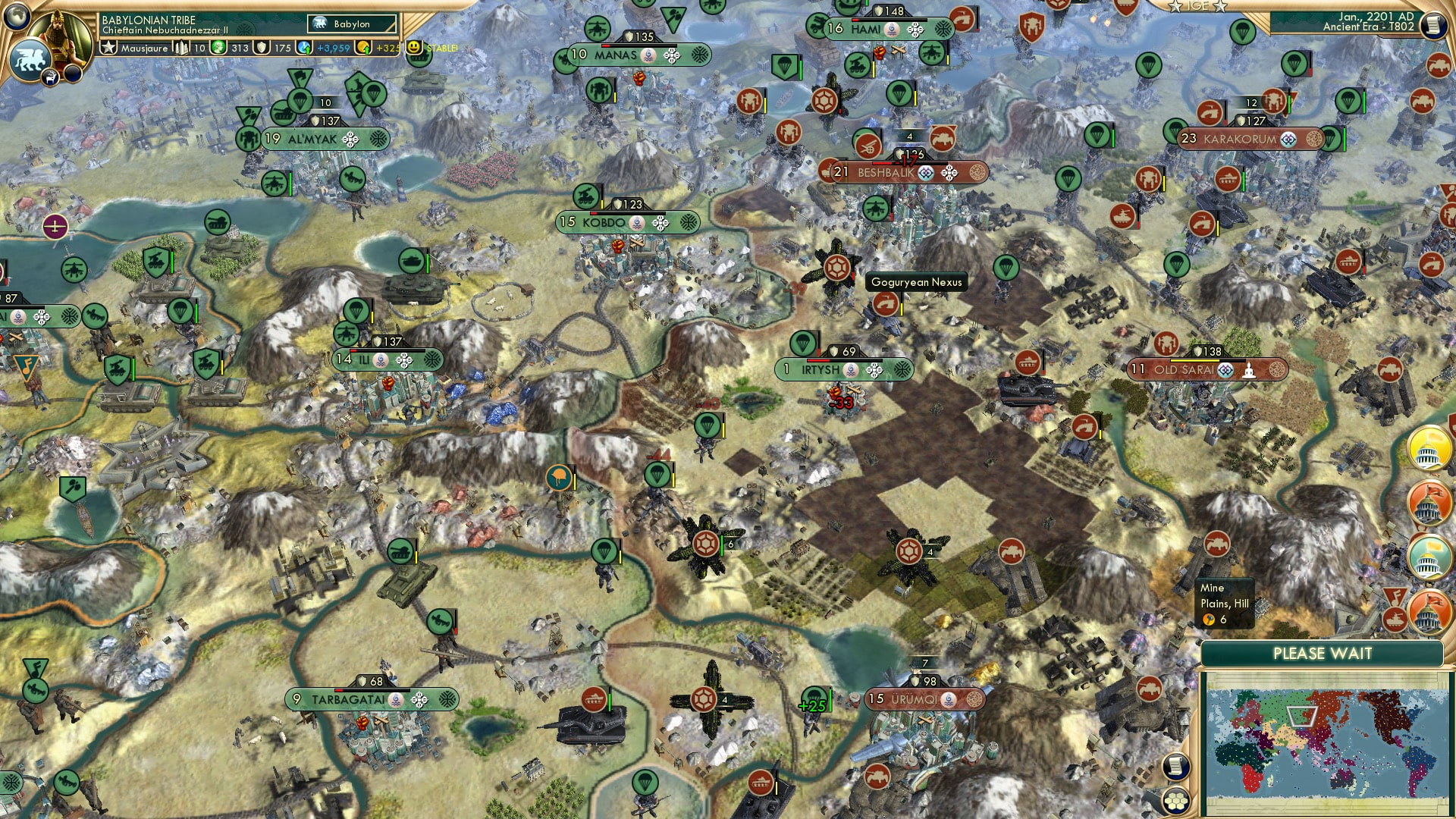Select the Tarbagatai city banner

356,698
